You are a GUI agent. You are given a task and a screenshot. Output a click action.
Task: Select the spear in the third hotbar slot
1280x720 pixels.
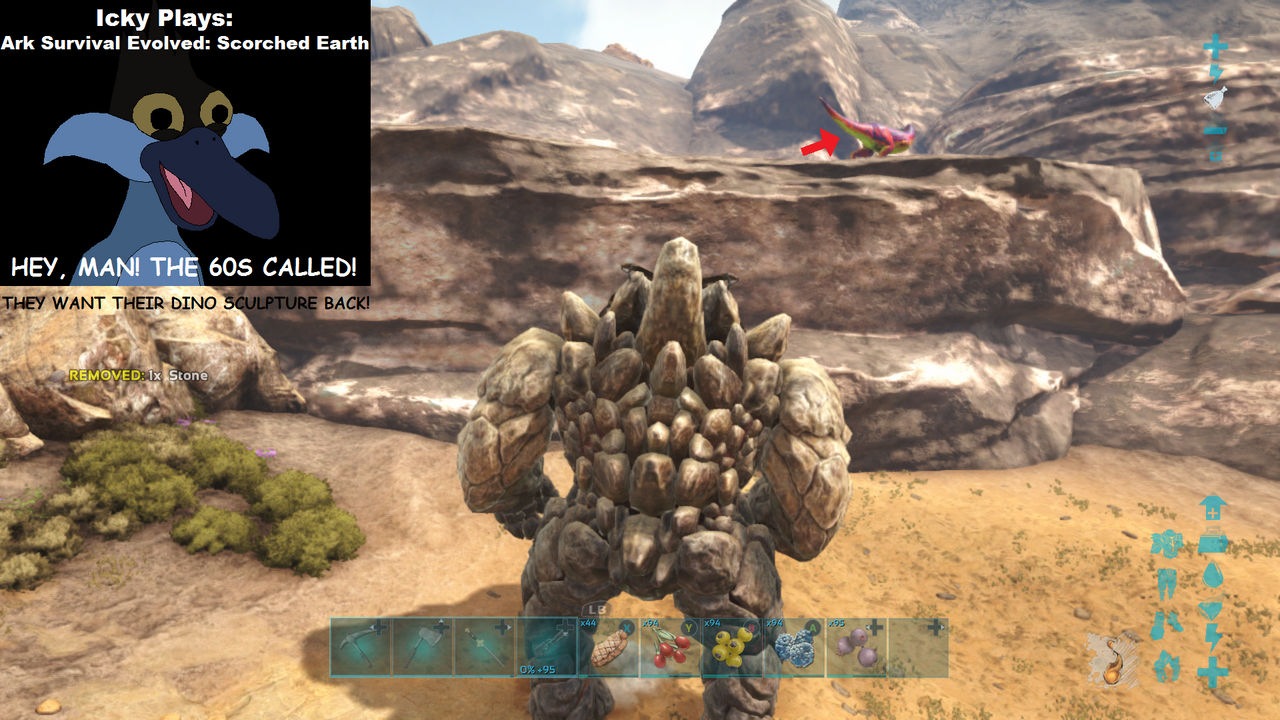[483, 647]
